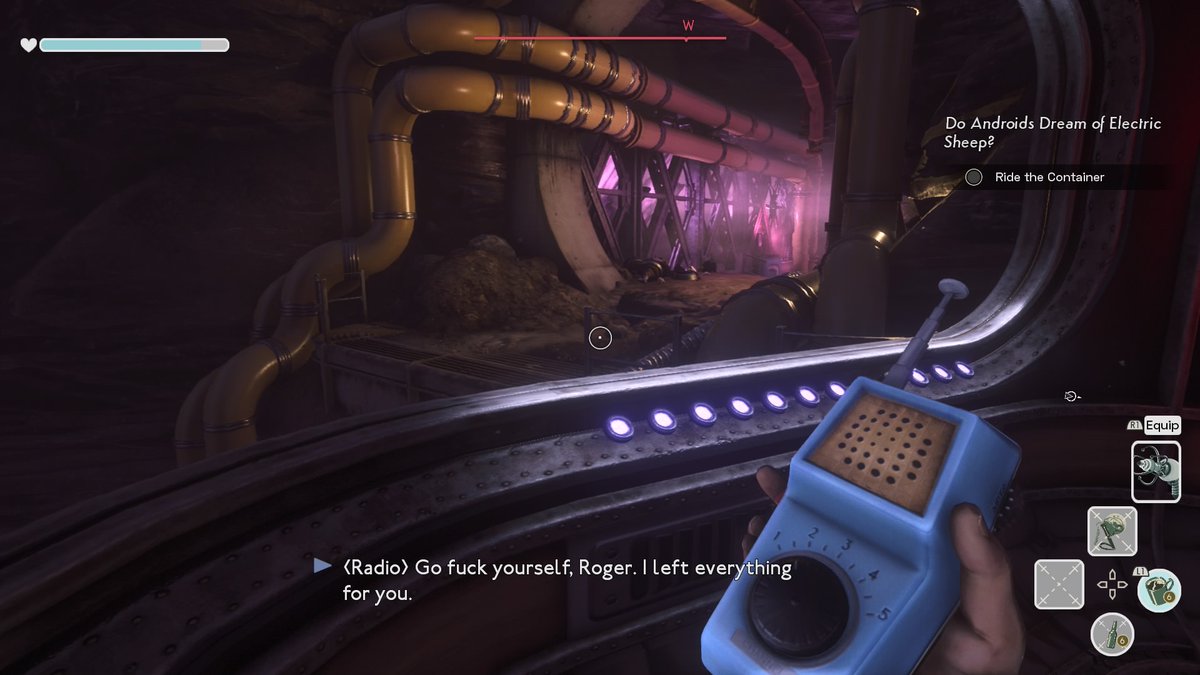Viewport: 1200px width, 675px height.
Task: Select the lamp-shaped gadget slot
Action: point(1111,530)
